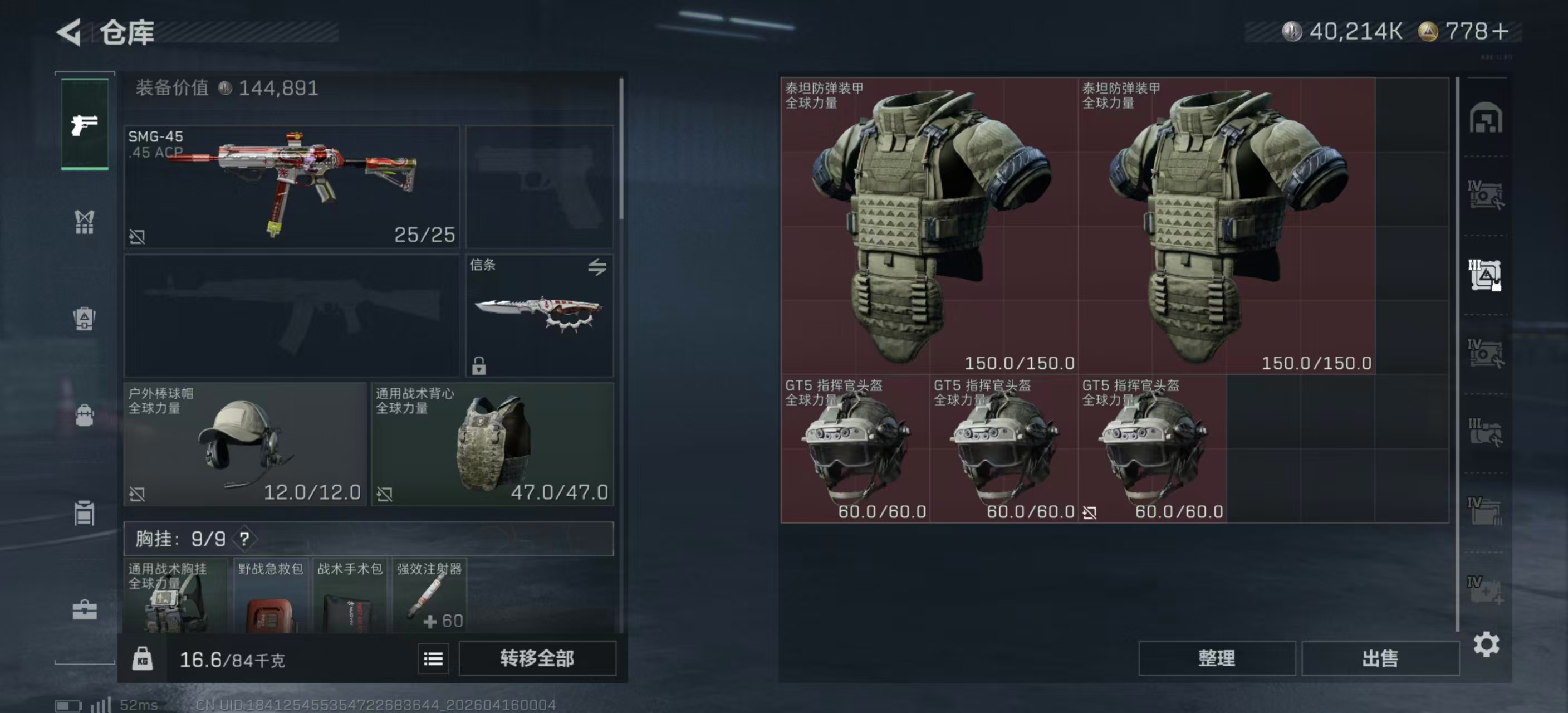Select the 户外棒球帽 helmet slot

(244, 443)
